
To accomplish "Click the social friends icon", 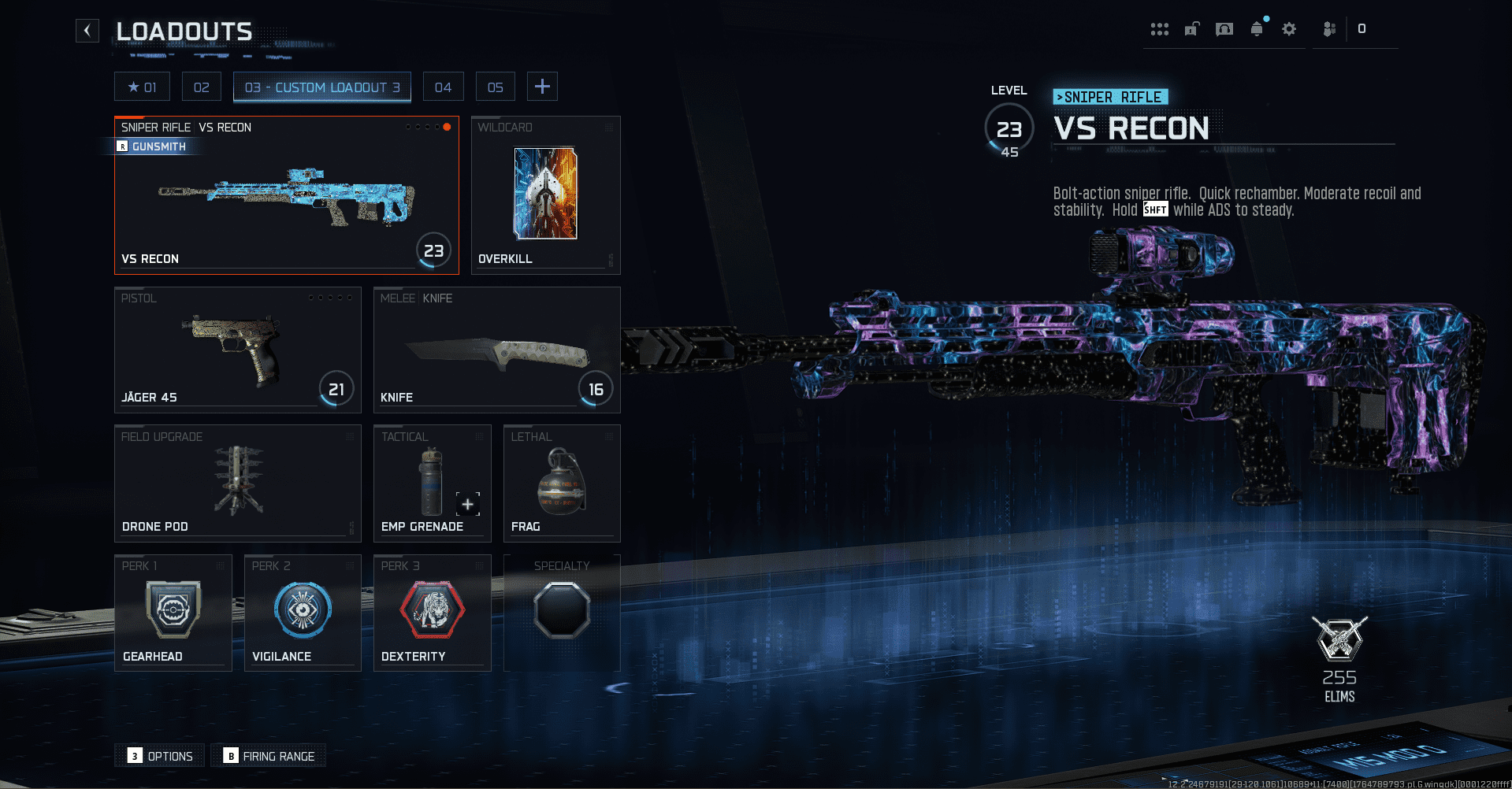I will pos(1329,28).
